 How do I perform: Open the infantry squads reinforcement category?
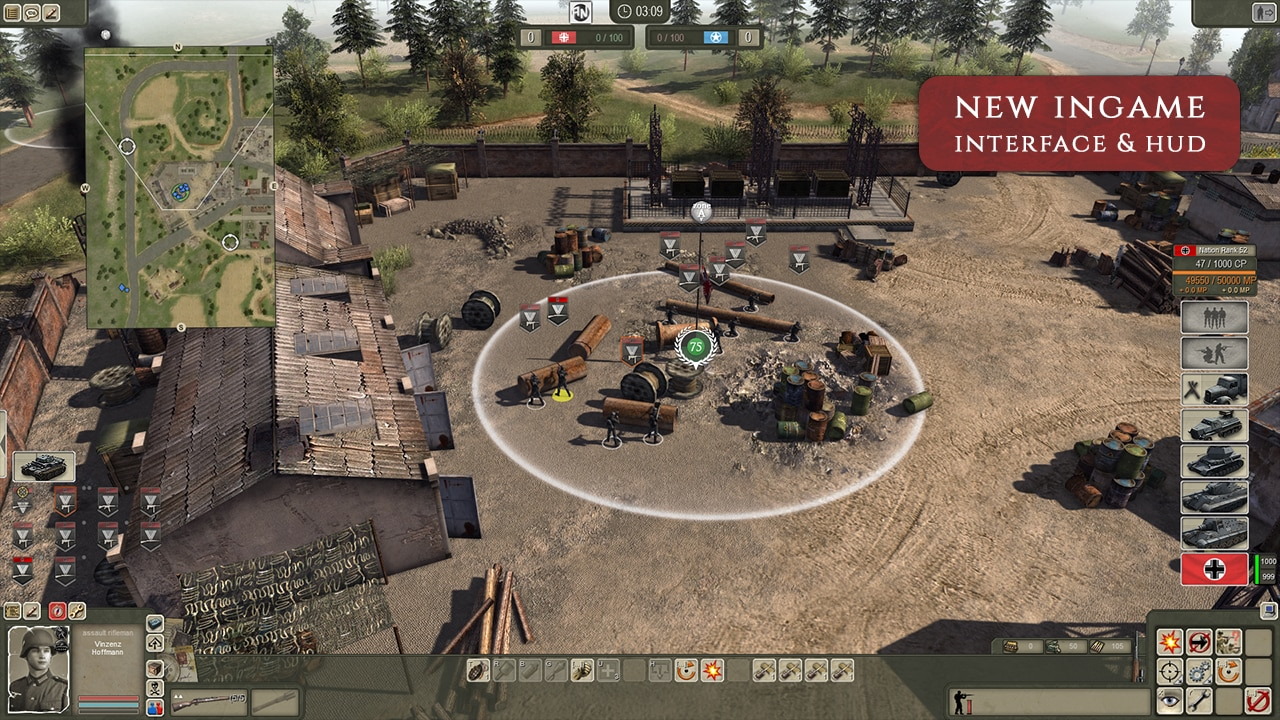click(x=1214, y=318)
